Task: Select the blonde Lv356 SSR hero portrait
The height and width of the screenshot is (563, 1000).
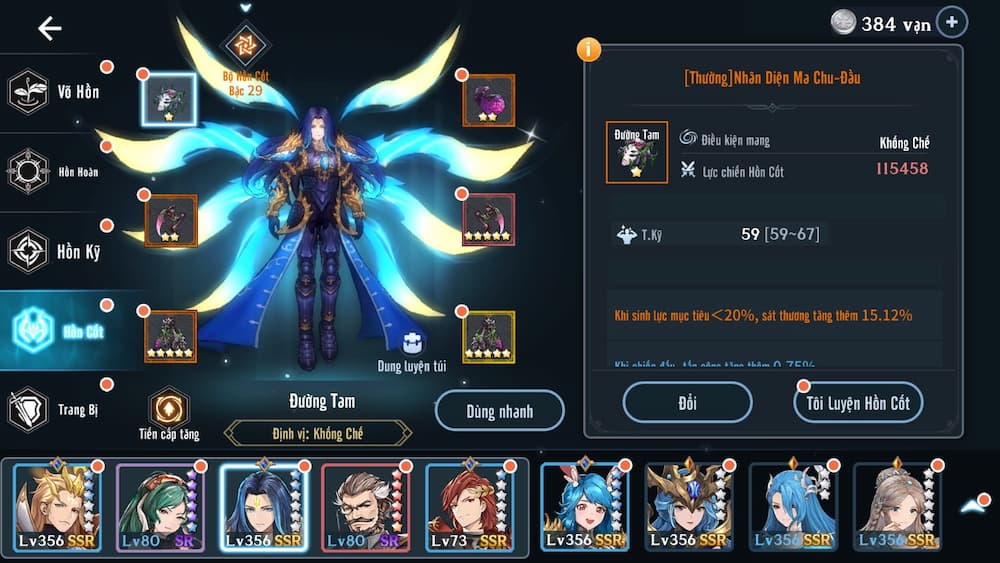Action: 57,509
